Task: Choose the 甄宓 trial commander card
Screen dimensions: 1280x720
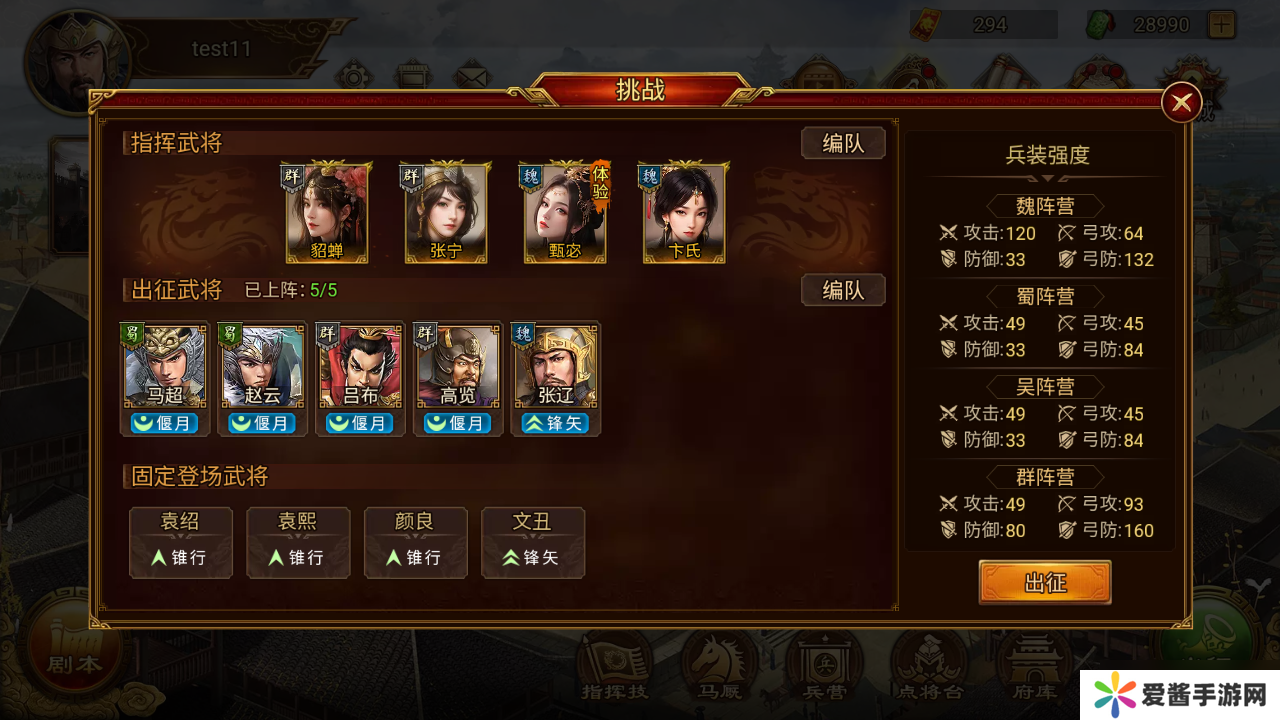Action: [x=565, y=213]
